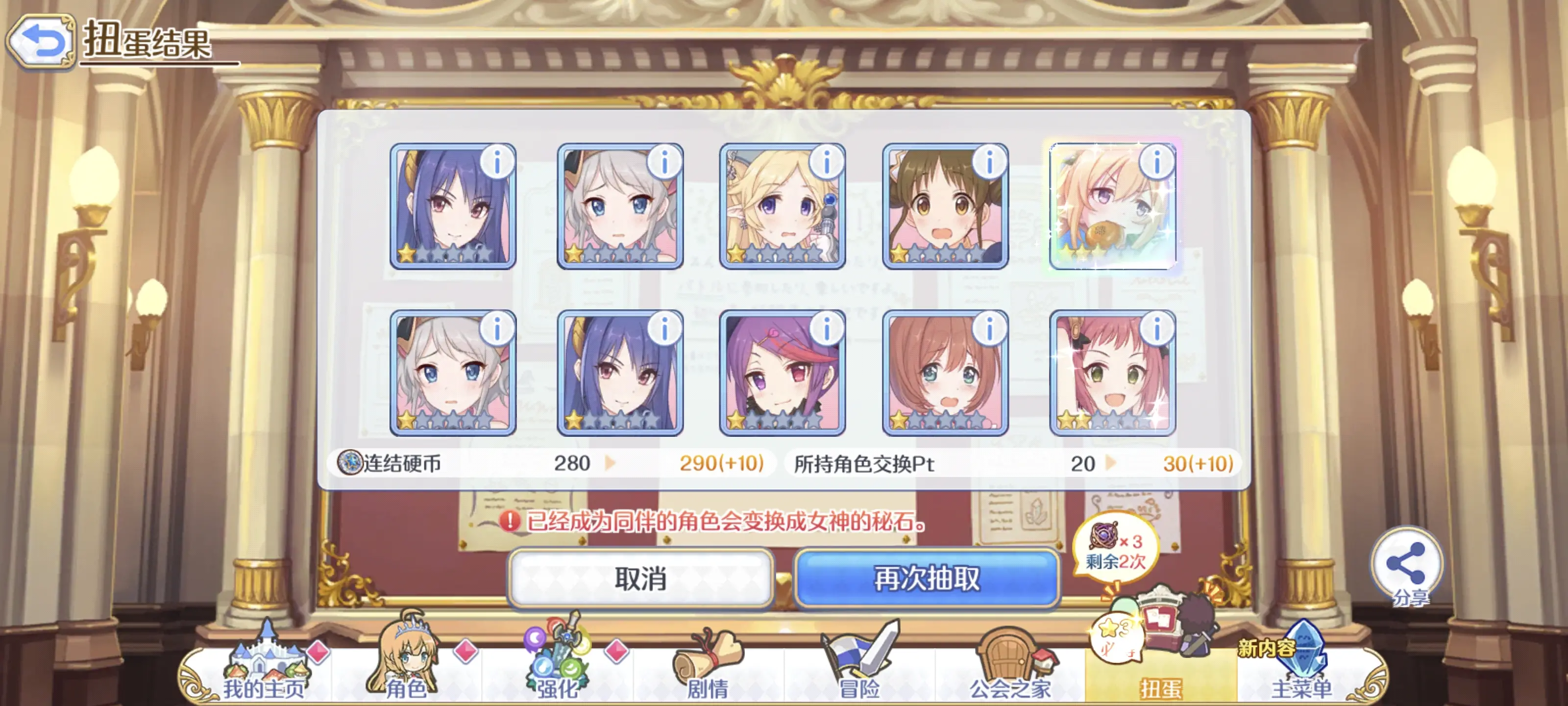Image resolution: width=1568 pixels, height=706 pixels.
Task: Show info for the brown twin-bun girl
Action: point(989,163)
